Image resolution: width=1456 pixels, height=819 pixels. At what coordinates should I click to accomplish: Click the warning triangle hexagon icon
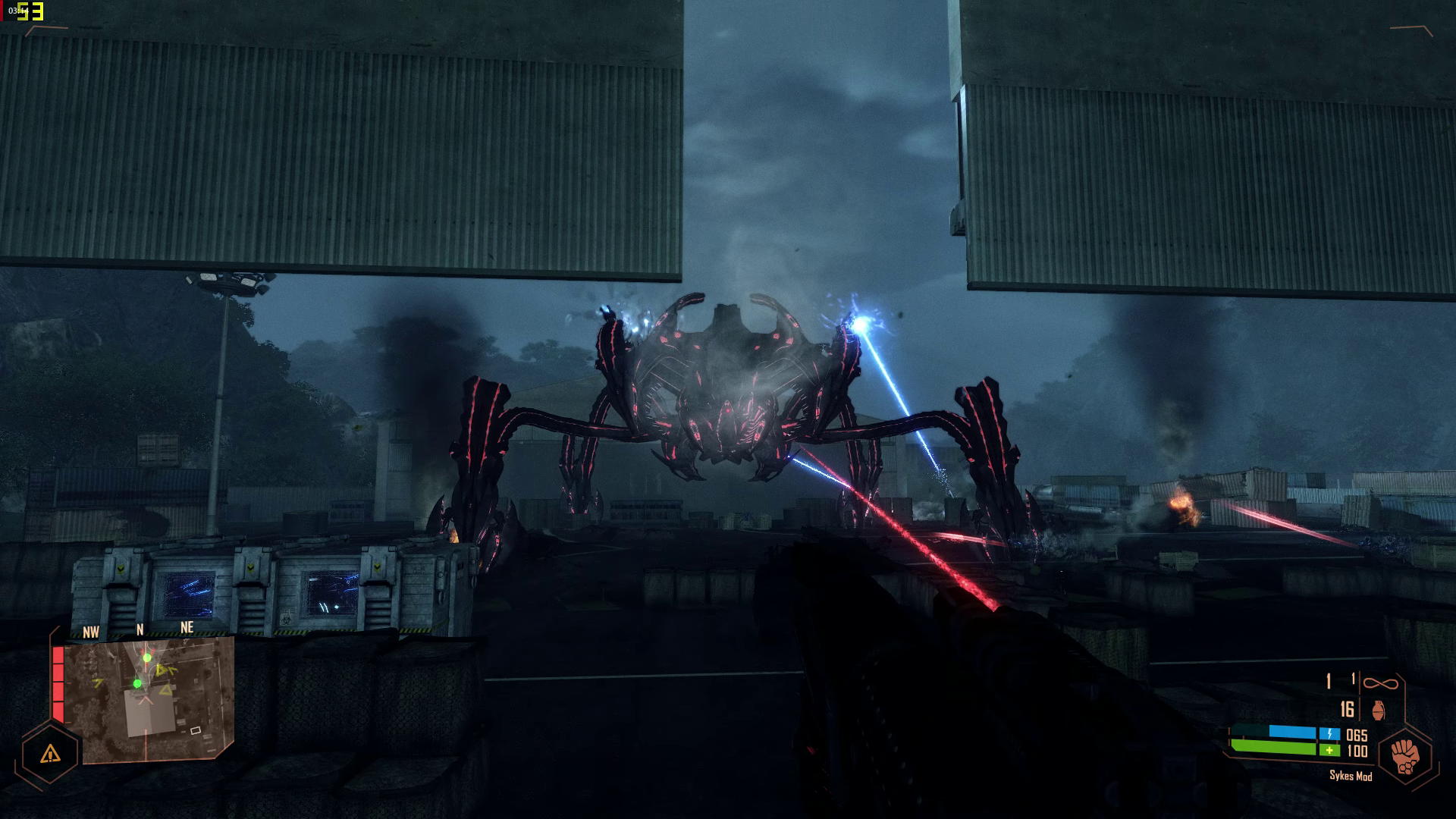coord(49,755)
